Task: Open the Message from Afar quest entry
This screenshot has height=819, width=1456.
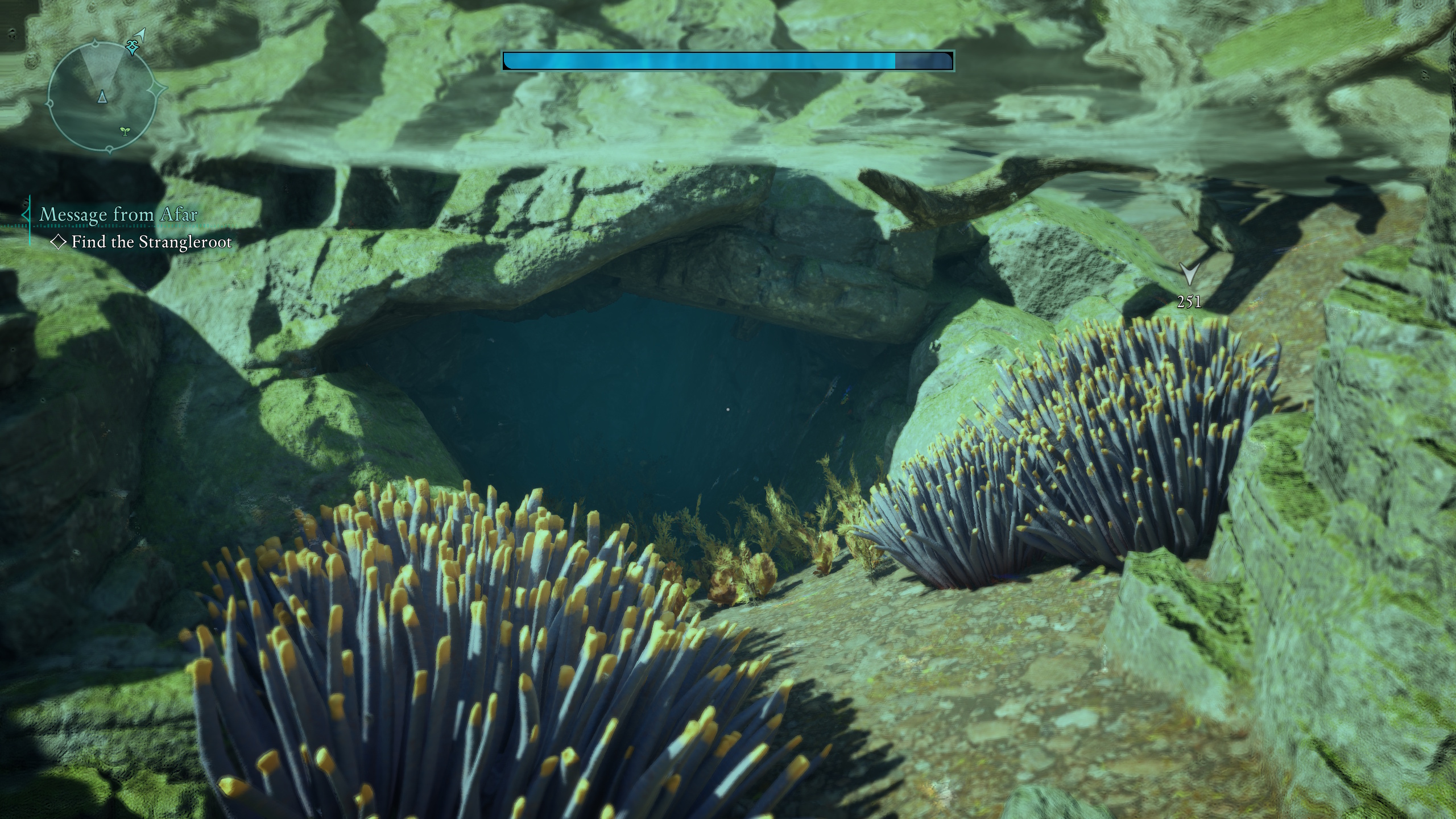Action: [118, 214]
